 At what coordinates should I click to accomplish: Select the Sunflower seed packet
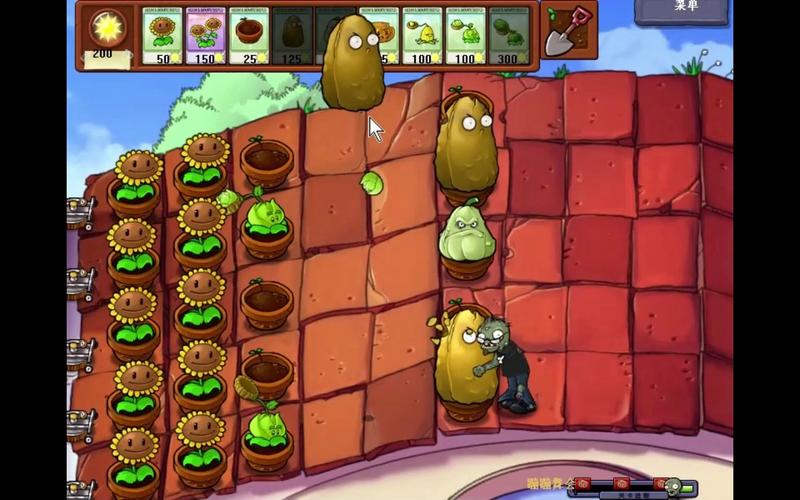[162, 37]
